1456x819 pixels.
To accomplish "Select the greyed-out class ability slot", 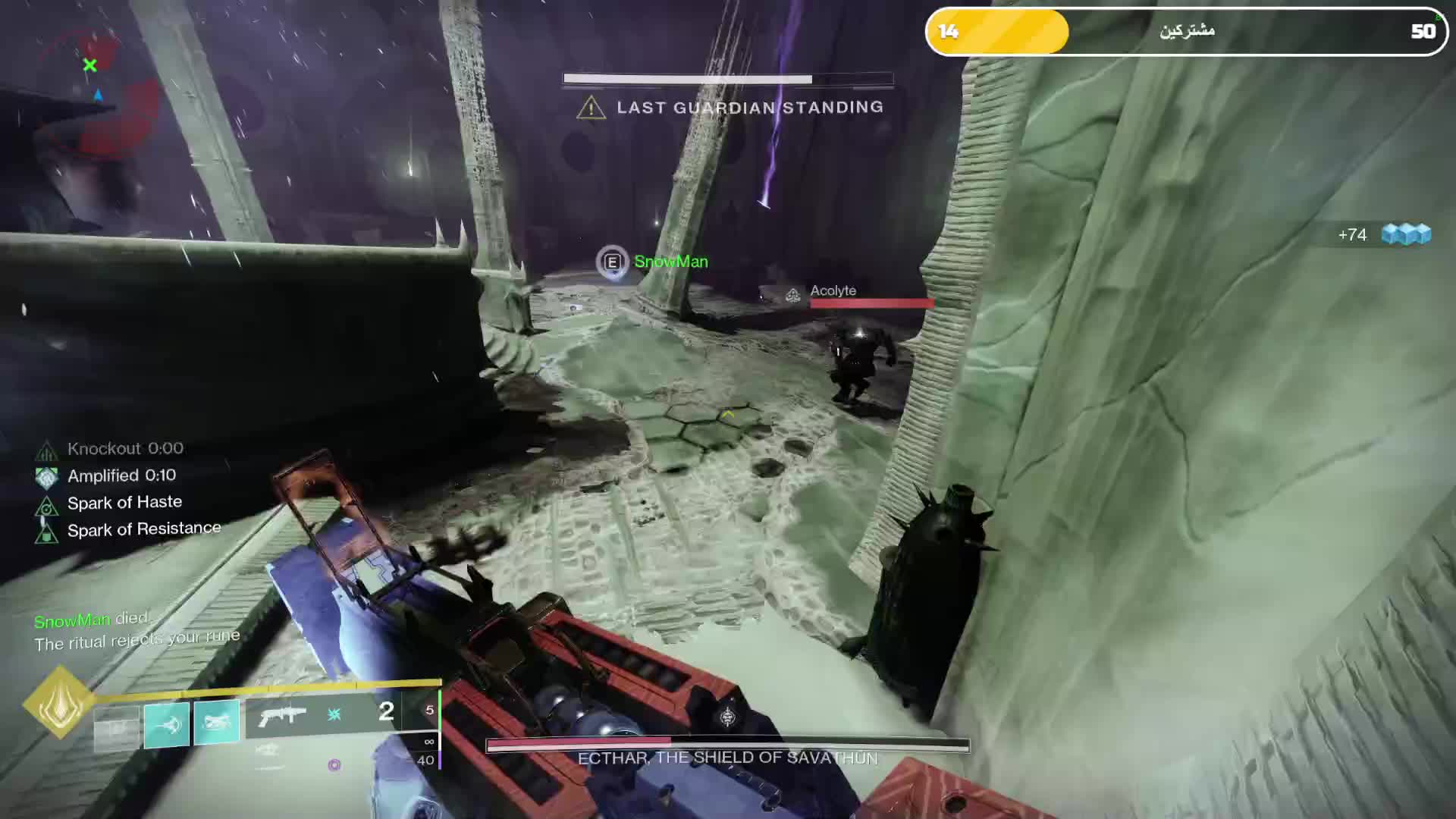I will (x=117, y=728).
